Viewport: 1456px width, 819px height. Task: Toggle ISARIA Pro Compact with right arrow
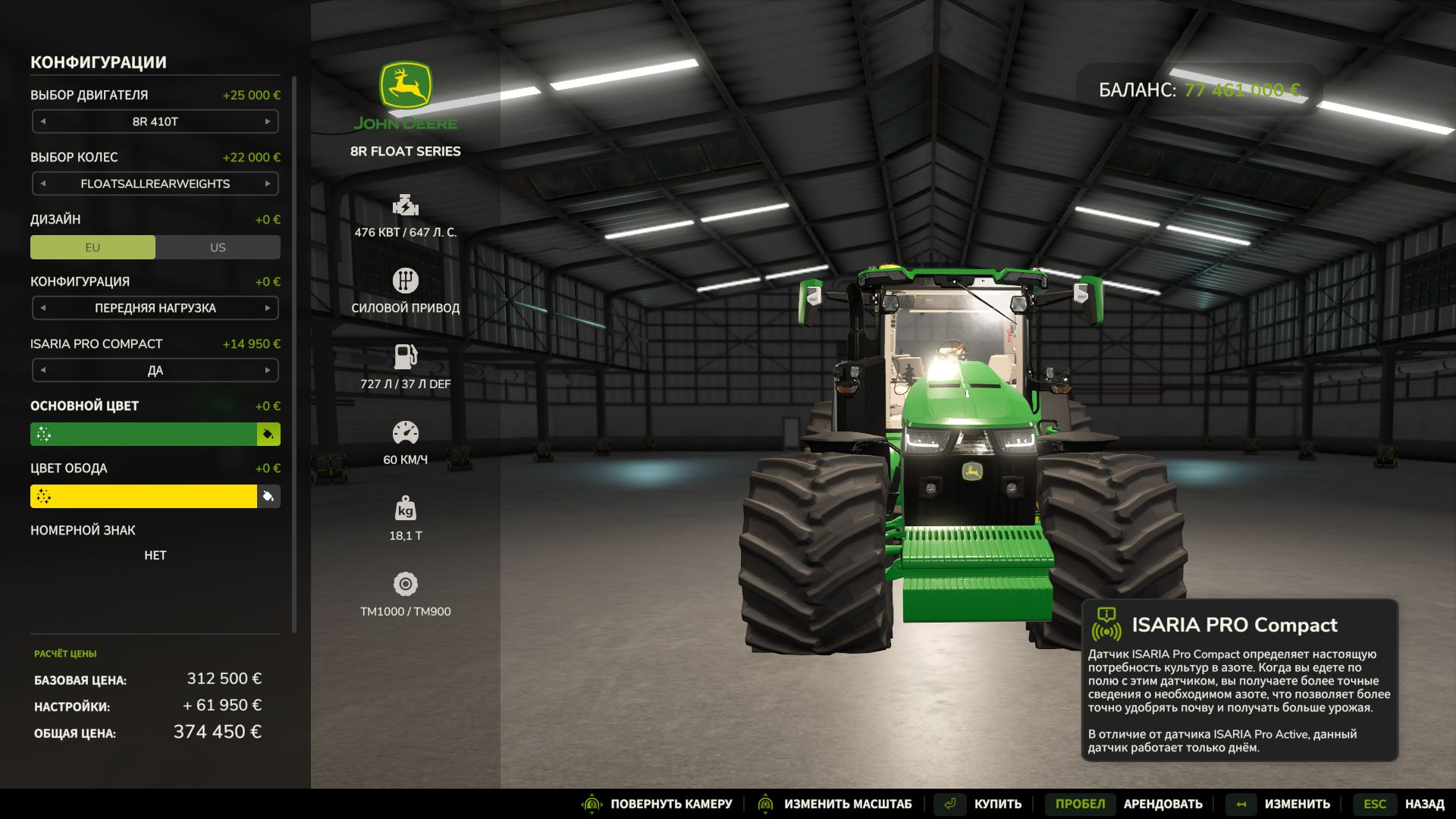268,370
